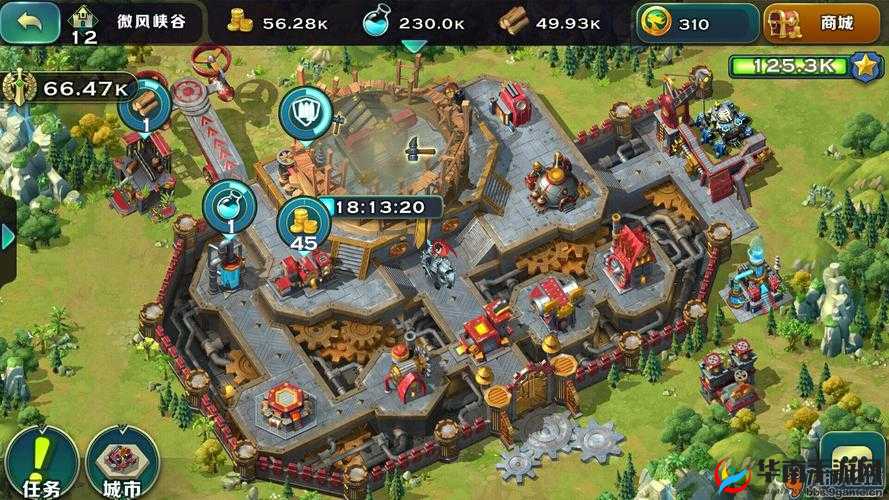Select the gold star power badge
Screen dimensions: 889x500
[x=864, y=67]
